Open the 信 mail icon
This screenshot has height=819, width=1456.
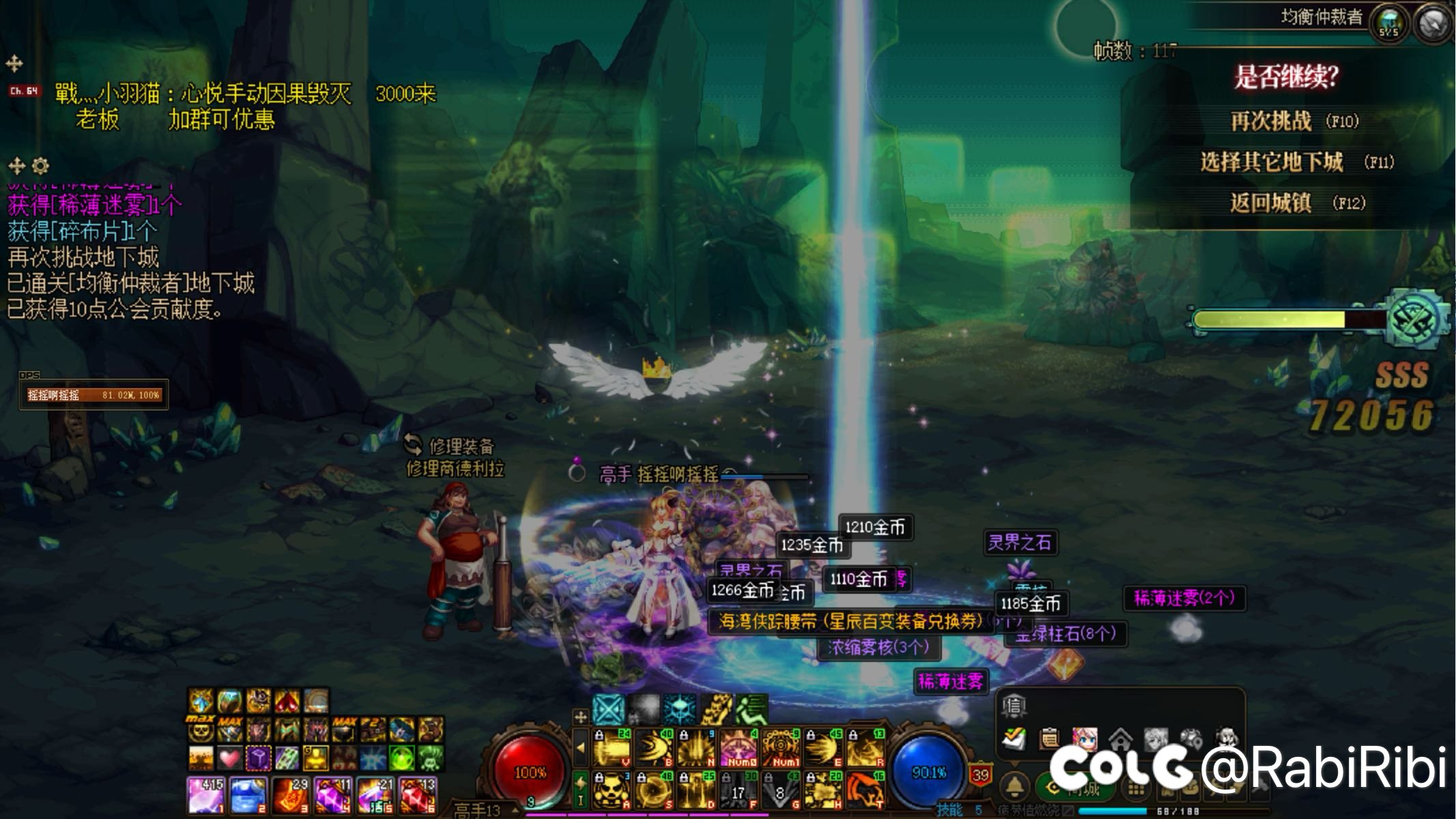(x=1015, y=706)
